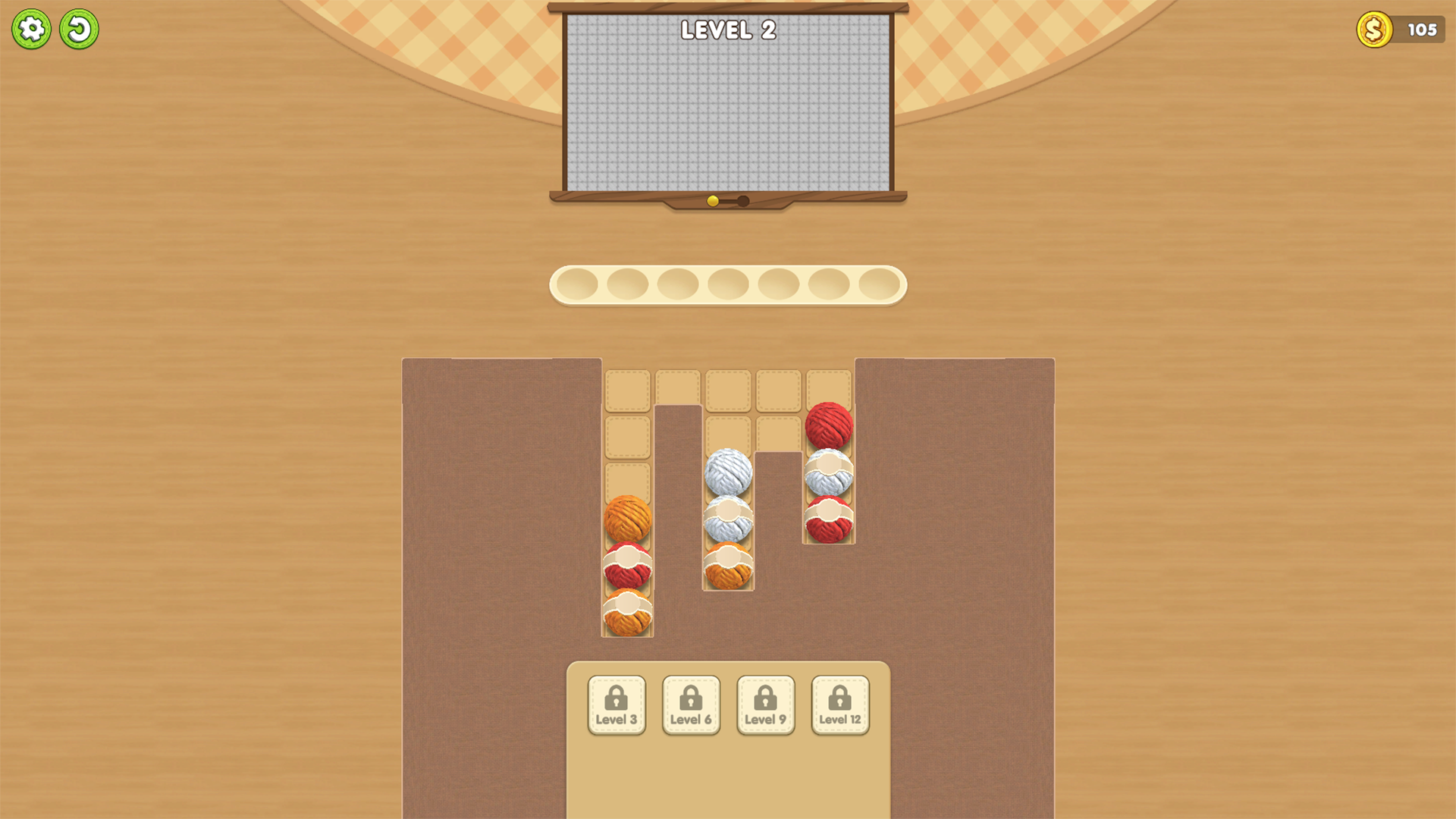This screenshot has width=1456, height=819.
Task: Restart the current level with the replay icon
Action: coord(80,28)
